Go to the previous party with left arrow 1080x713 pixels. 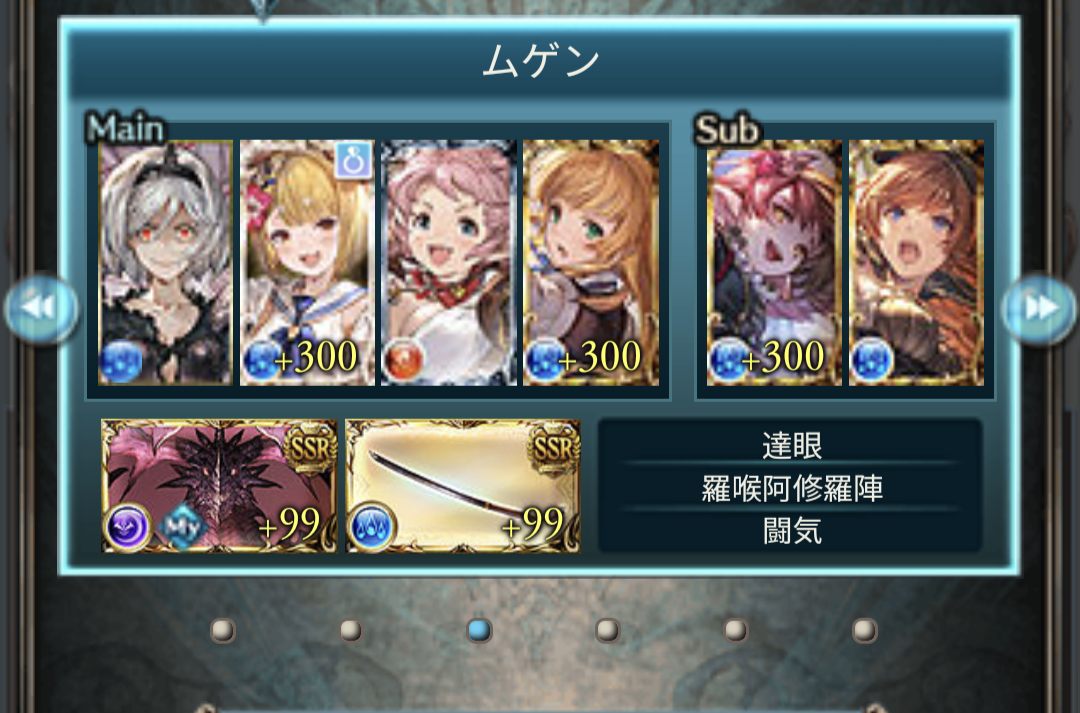pyautogui.click(x=41, y=309)
